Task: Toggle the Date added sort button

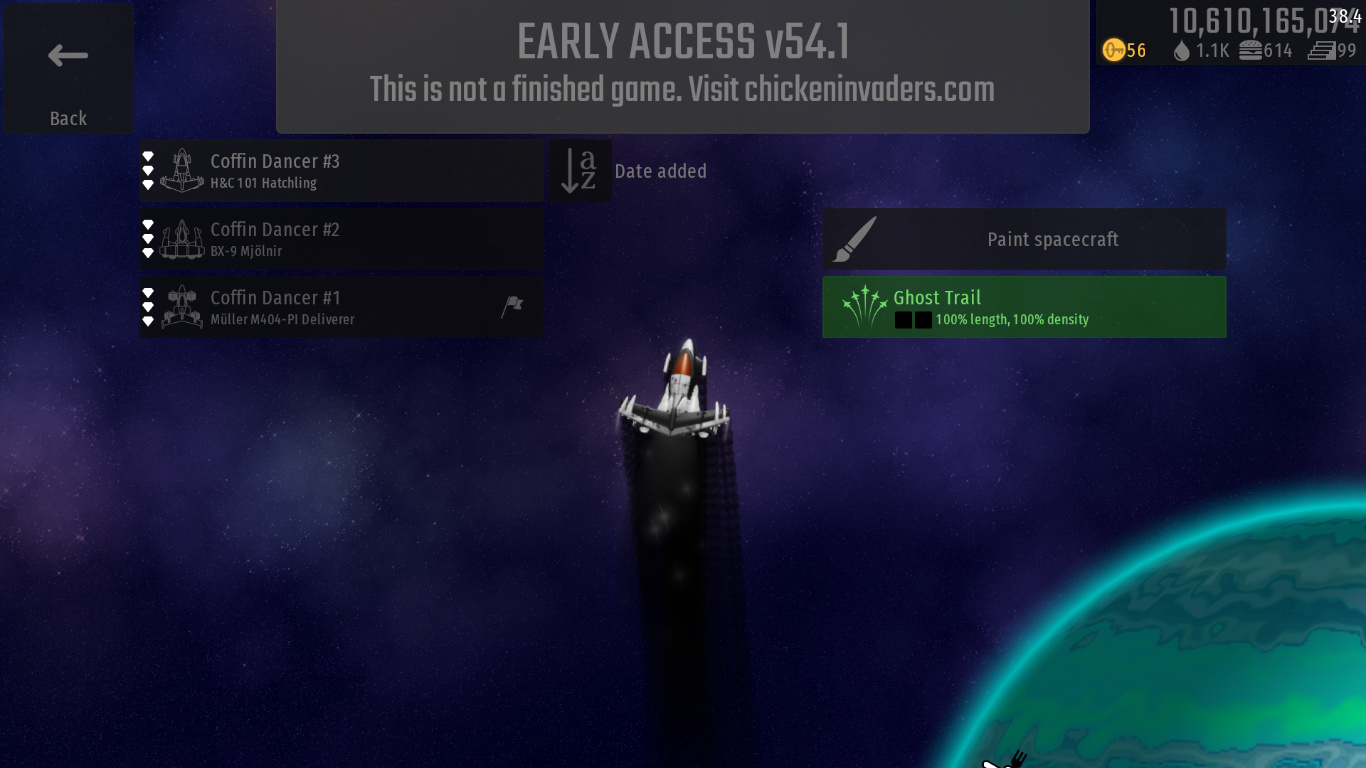Action: [x=580, y=171]
